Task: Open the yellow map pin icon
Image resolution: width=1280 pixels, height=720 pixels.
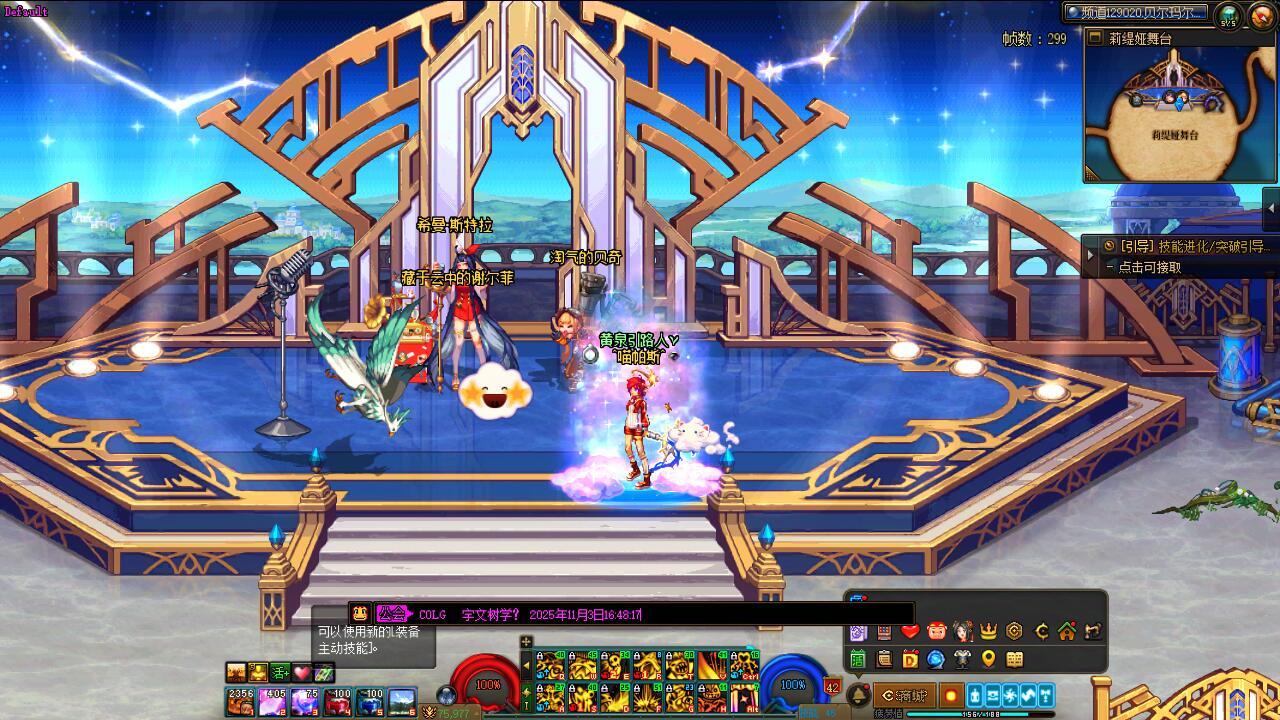Action: 989,659
